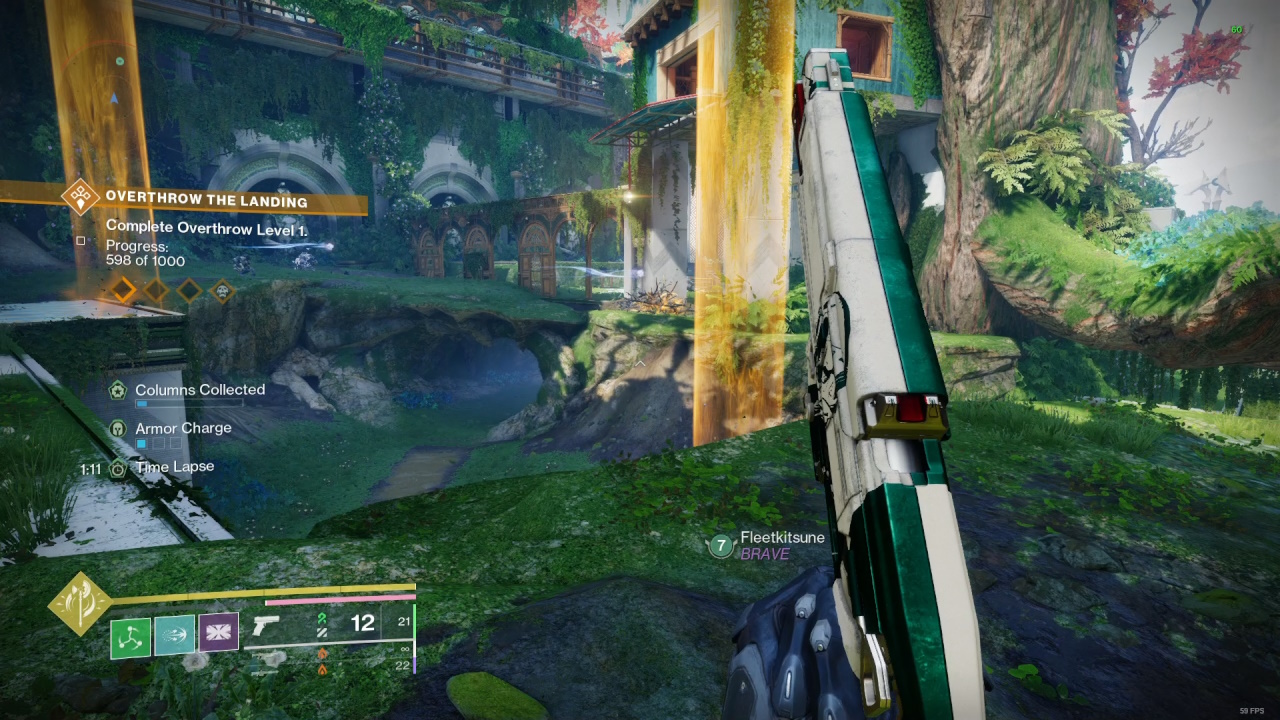Image resolution: width=1280 pixels, height=720 pixels.
Task: Click the Columns Collected buff icon
Action: tap(116, 389)
